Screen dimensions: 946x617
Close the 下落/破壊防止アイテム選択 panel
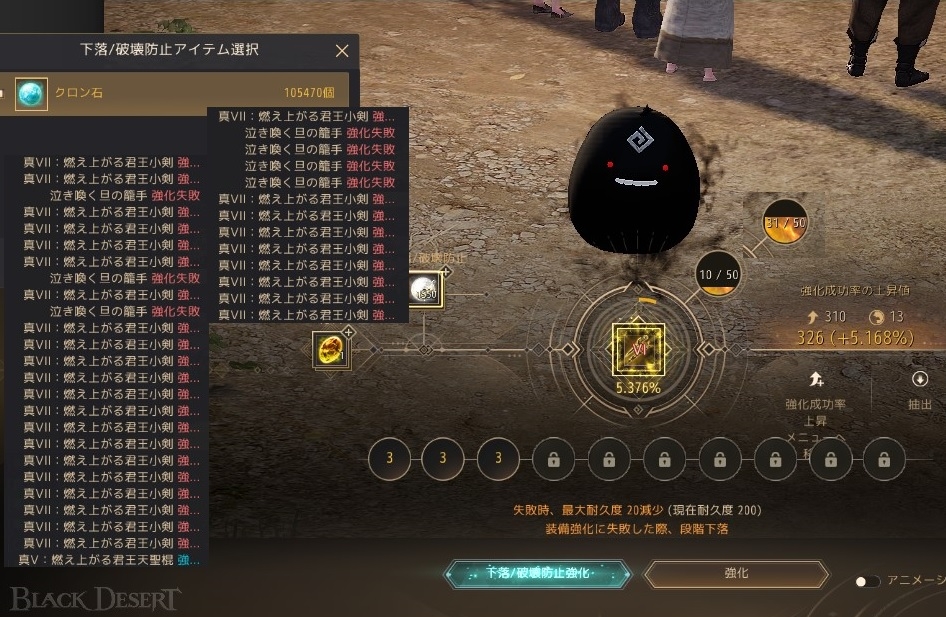342,51
